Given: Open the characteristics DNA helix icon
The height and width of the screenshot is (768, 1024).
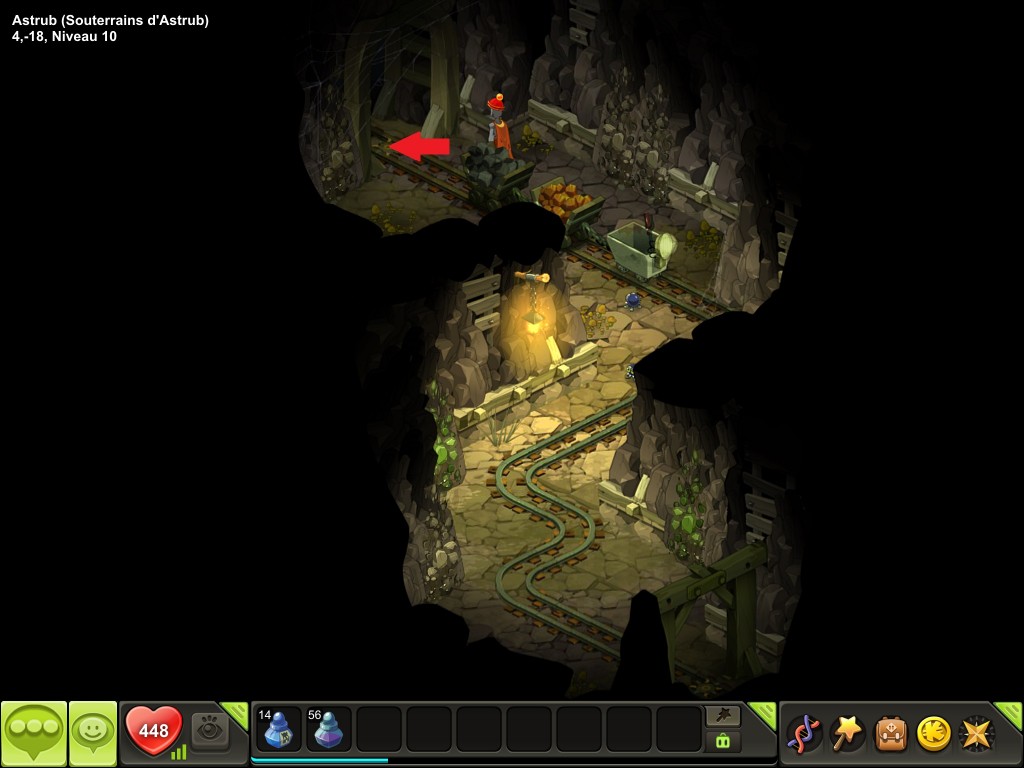Looking at the screenshot, I should (x=803, y=733).
